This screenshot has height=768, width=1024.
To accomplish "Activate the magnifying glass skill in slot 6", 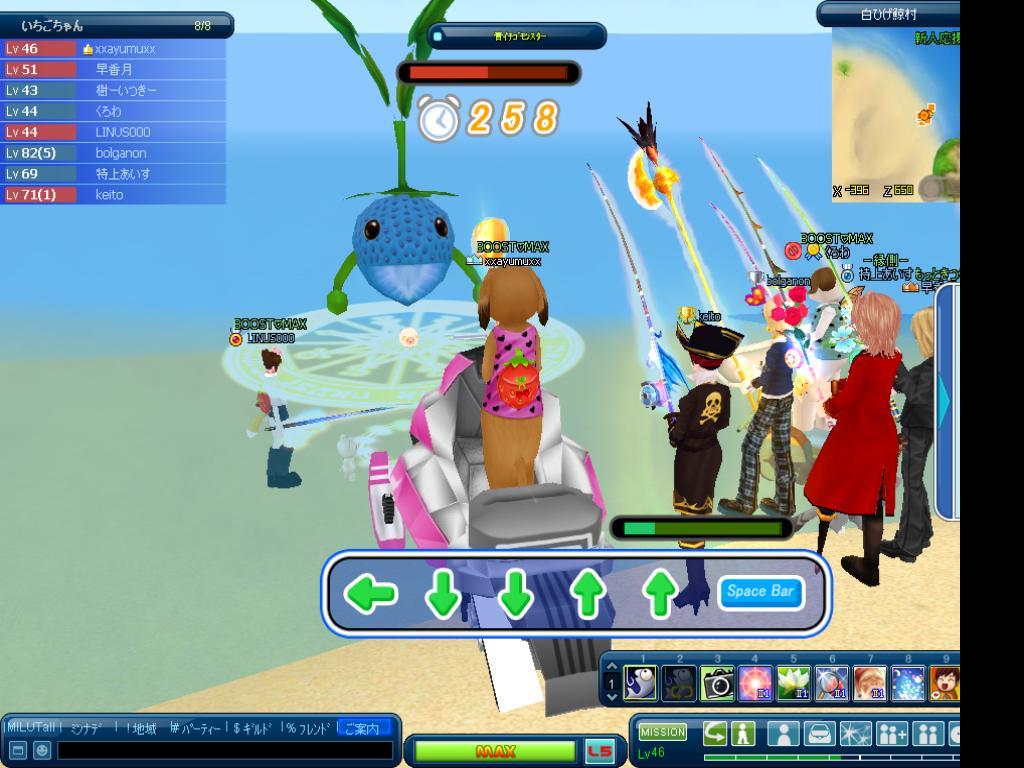I will click(831, 683).
